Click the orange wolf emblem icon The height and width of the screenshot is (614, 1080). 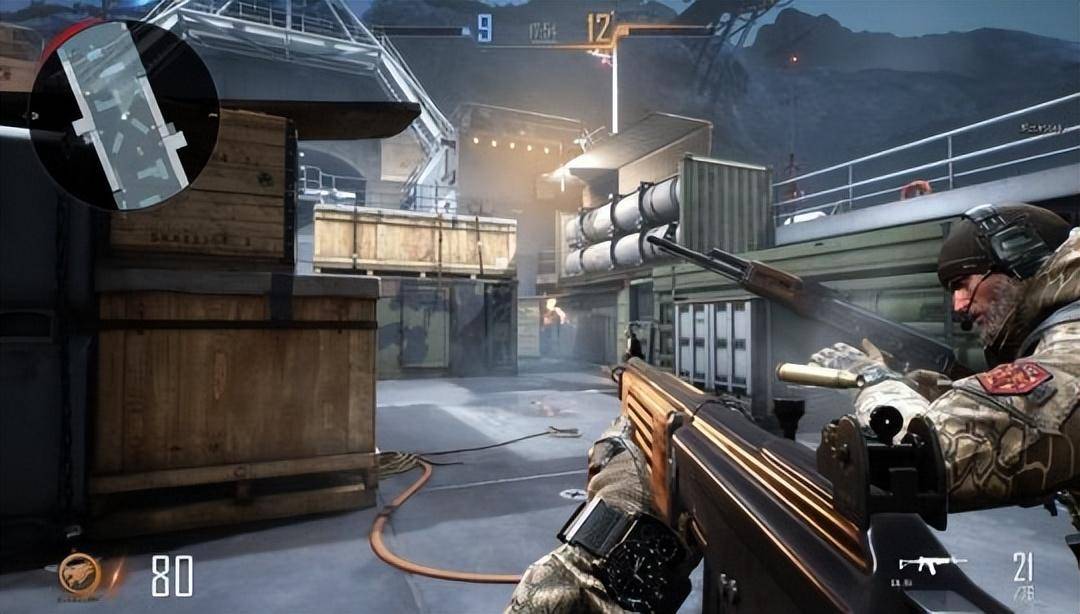[x=79, y=573]
